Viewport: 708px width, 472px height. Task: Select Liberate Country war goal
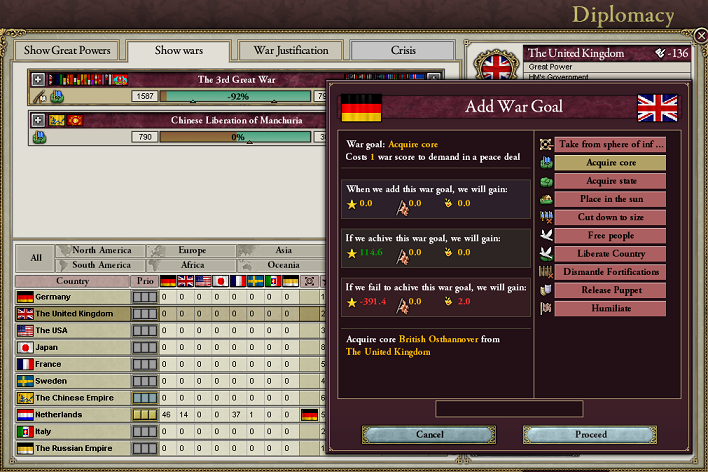[610, 253]
